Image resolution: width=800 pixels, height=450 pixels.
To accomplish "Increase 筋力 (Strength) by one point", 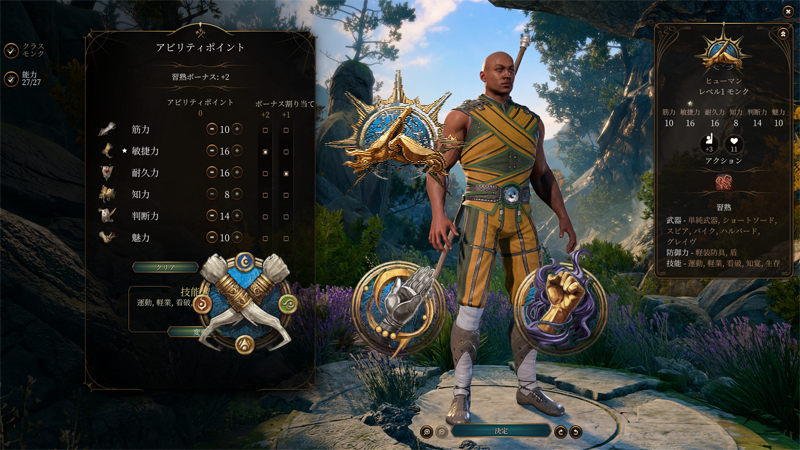I will tap(237, 129).
